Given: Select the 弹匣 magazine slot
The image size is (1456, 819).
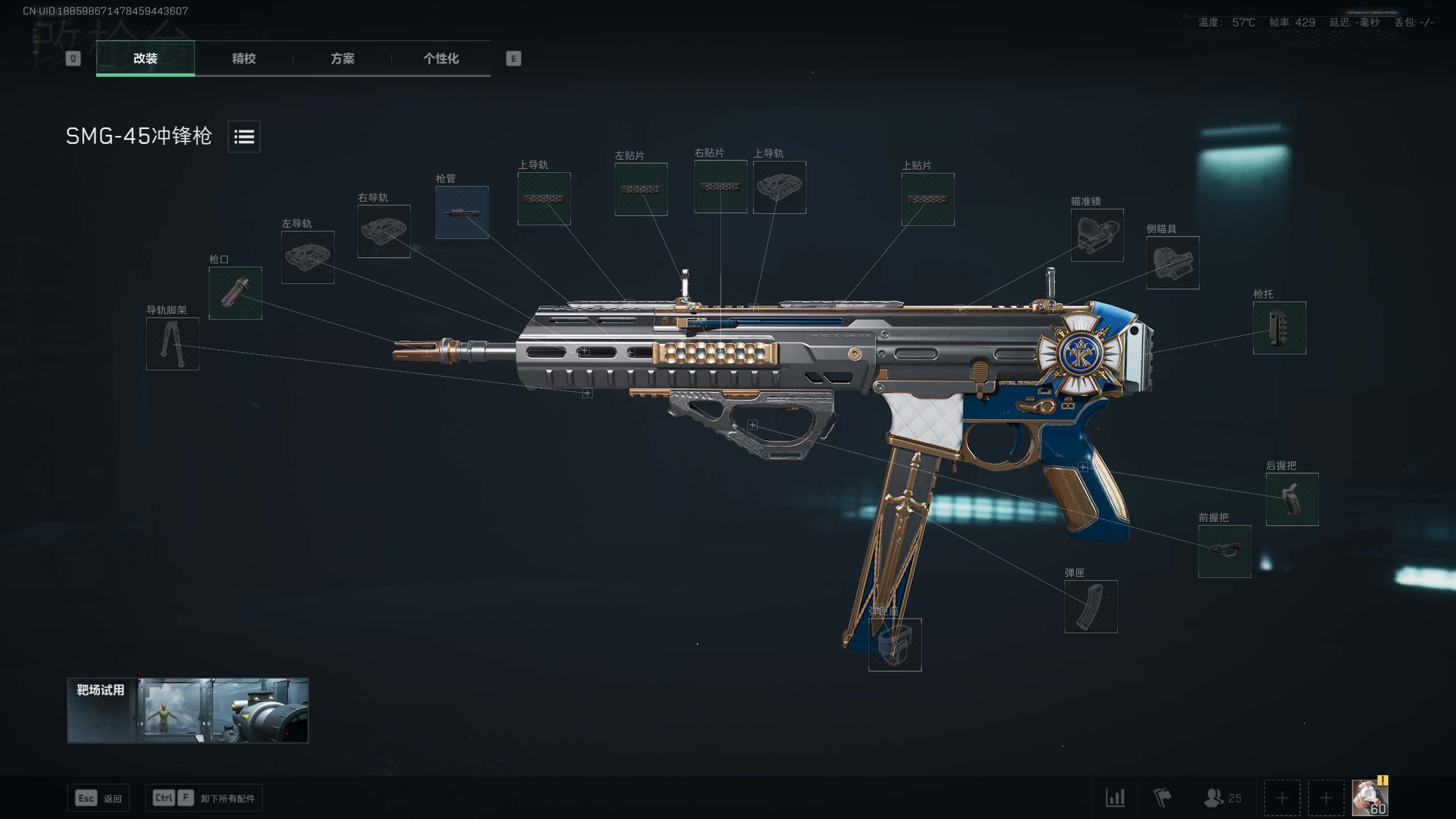Looking at the screenshot, I should (x=1091, y=607).
